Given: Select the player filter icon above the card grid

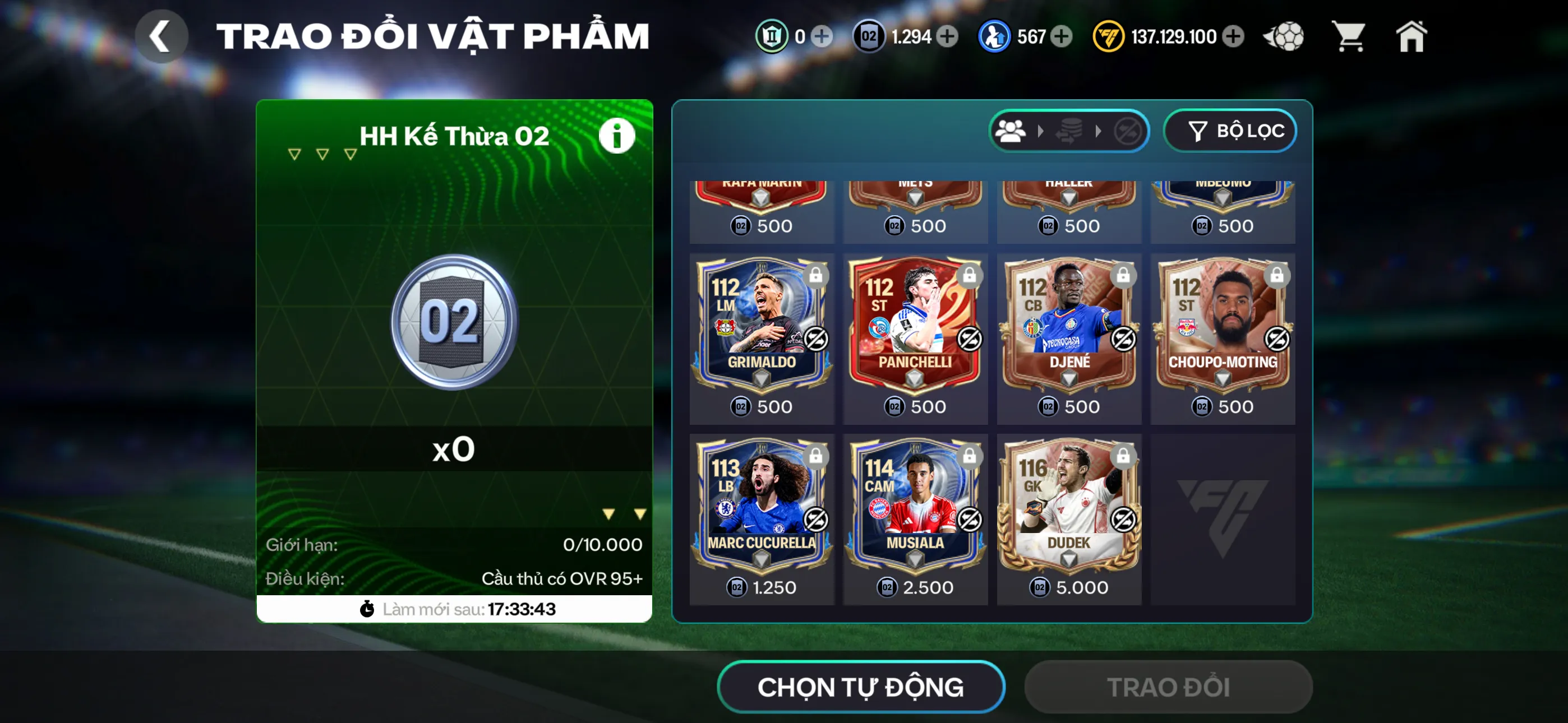Looking at the screenshot, I should 1011,129.
